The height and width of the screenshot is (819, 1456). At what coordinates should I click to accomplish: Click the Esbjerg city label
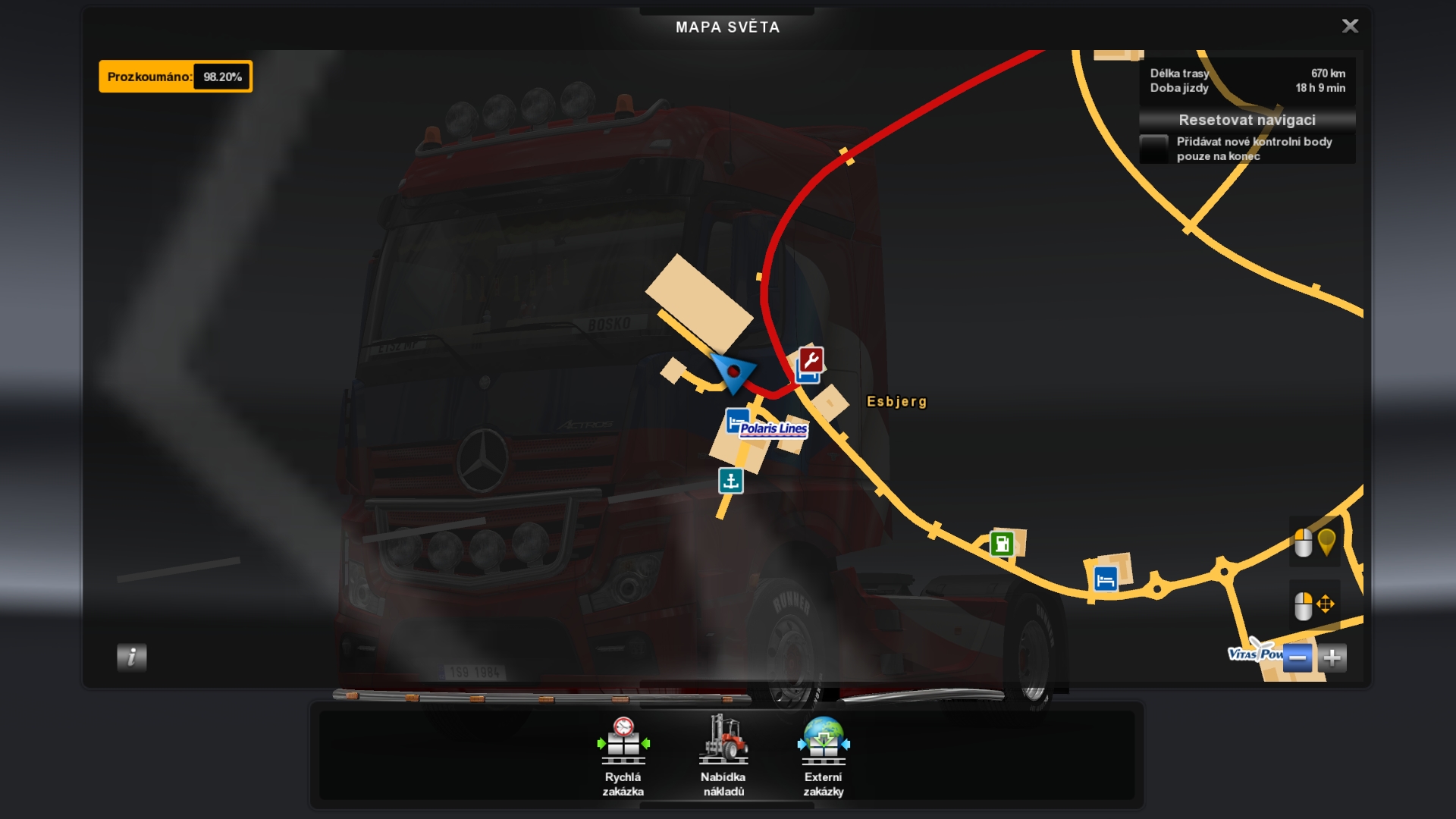[x=896, y=402]
